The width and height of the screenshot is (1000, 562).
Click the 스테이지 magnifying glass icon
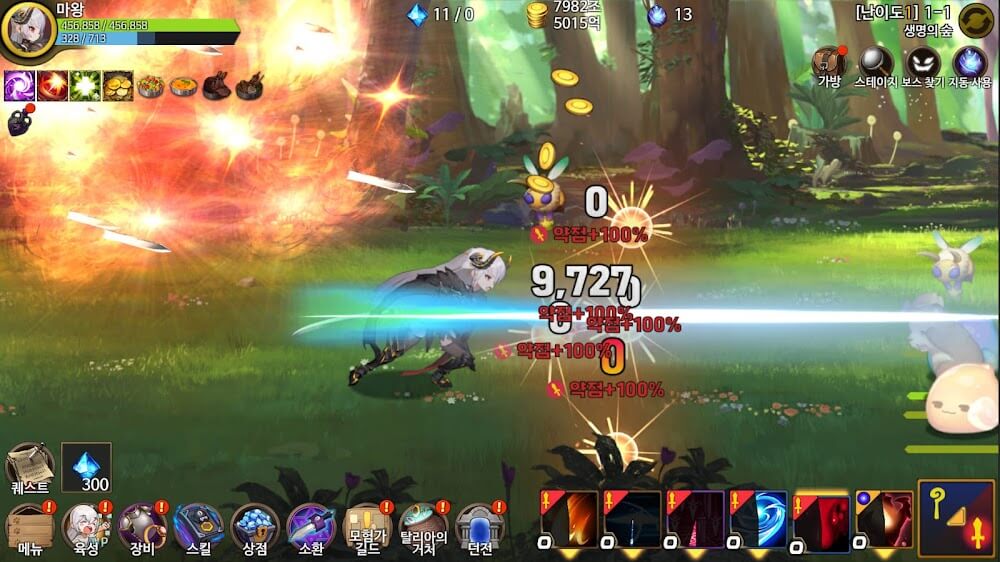[876, 65]
